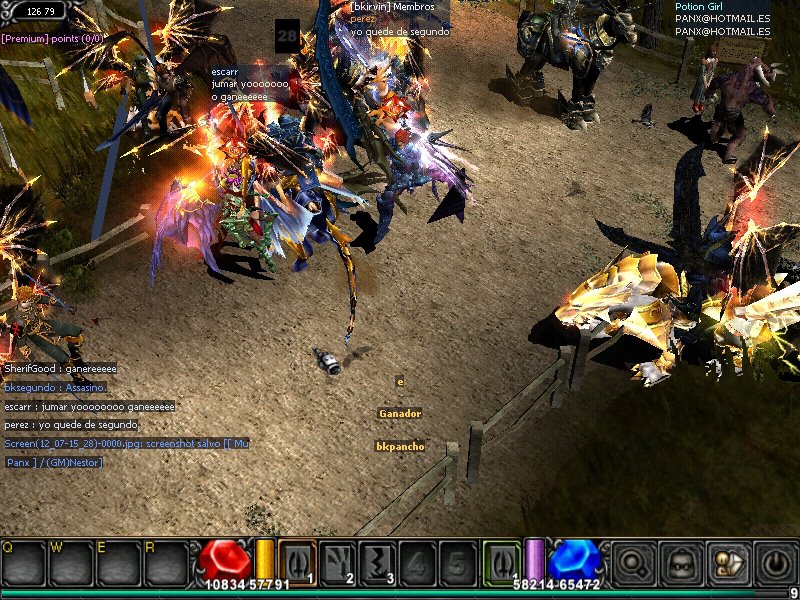Select the E item quick slot
This screenshot has height=600, width=800.
click(118, 564)
